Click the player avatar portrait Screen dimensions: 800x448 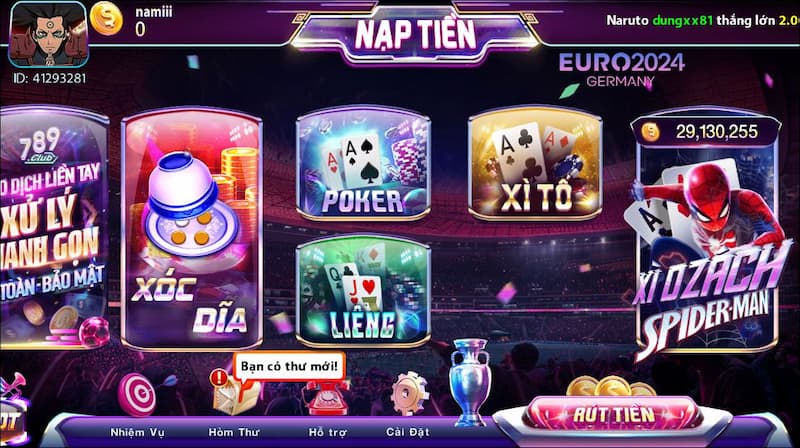(47, 34)
